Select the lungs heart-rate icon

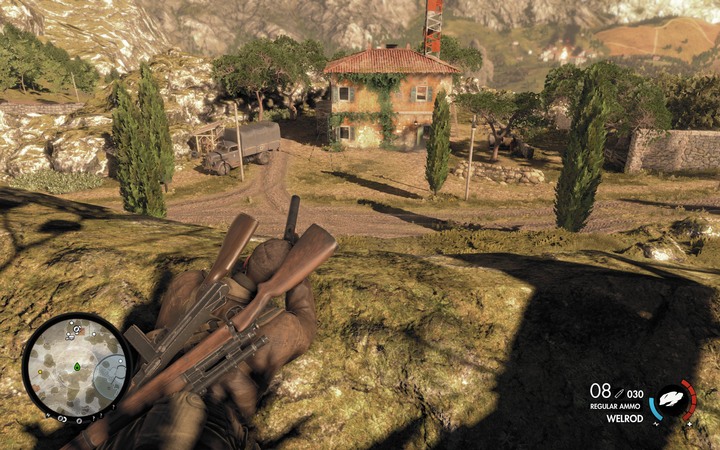672,400
